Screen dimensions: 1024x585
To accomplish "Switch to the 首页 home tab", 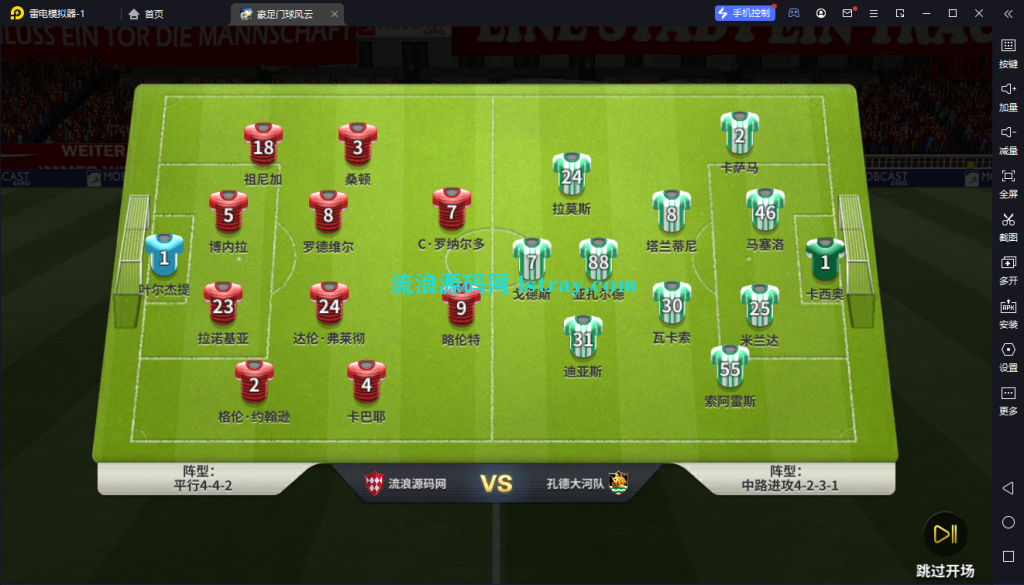I will [x=146, y=14].
